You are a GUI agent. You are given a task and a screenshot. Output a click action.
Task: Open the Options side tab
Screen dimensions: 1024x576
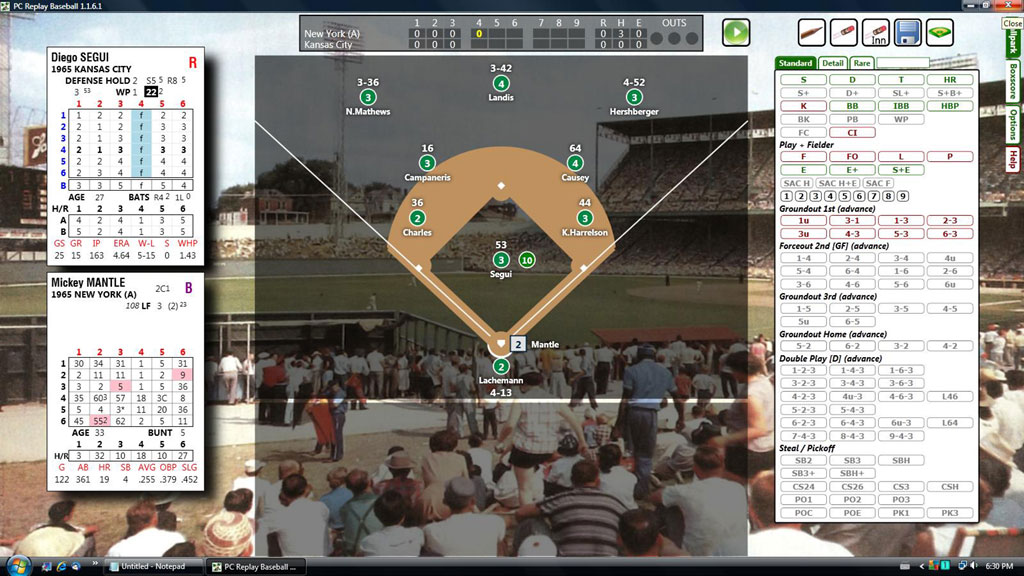[1013, 125]
